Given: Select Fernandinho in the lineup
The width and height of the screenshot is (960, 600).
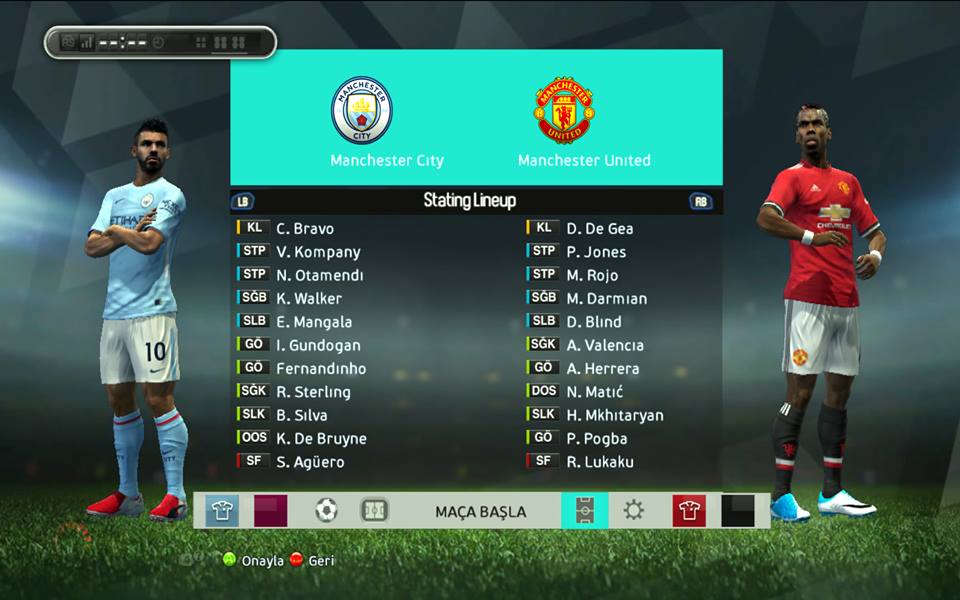Looking at the screenshot, I should click(321, 369).
